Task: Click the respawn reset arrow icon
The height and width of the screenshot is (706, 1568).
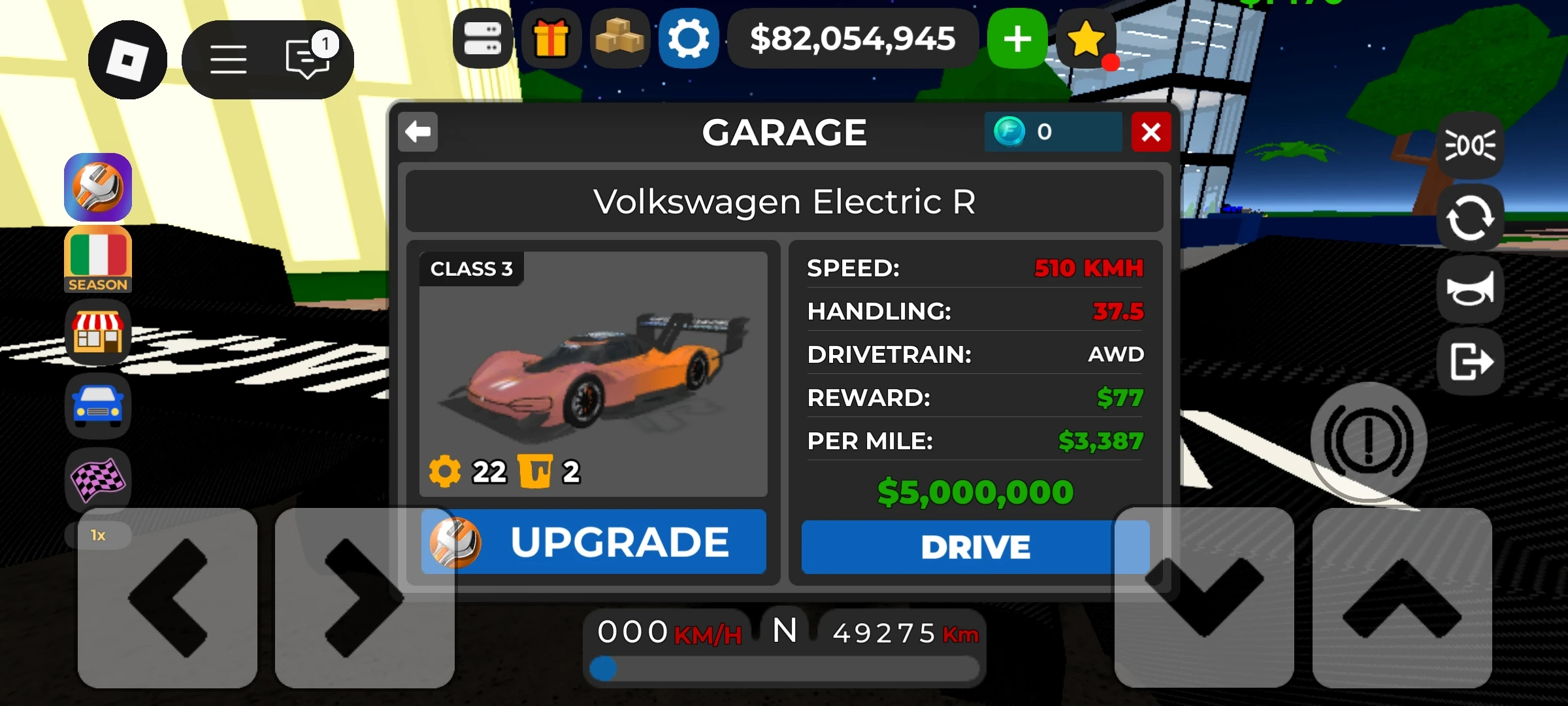Action: [x=1471, y=216]
